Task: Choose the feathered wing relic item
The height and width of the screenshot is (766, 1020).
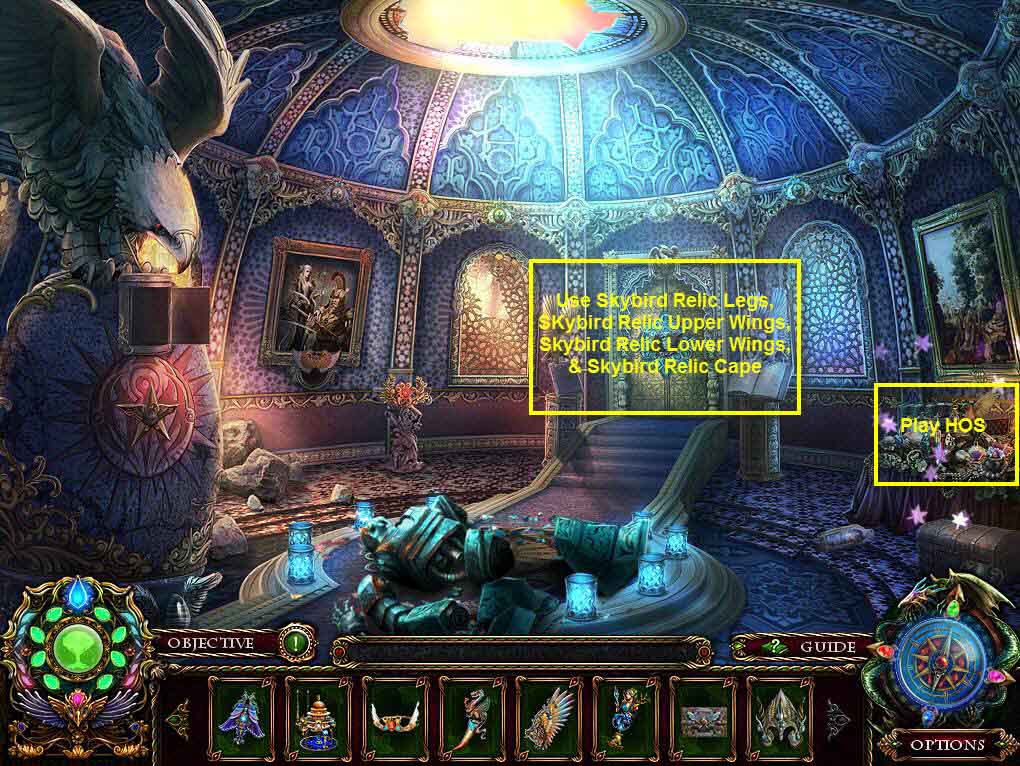Action: pos(549,715)
